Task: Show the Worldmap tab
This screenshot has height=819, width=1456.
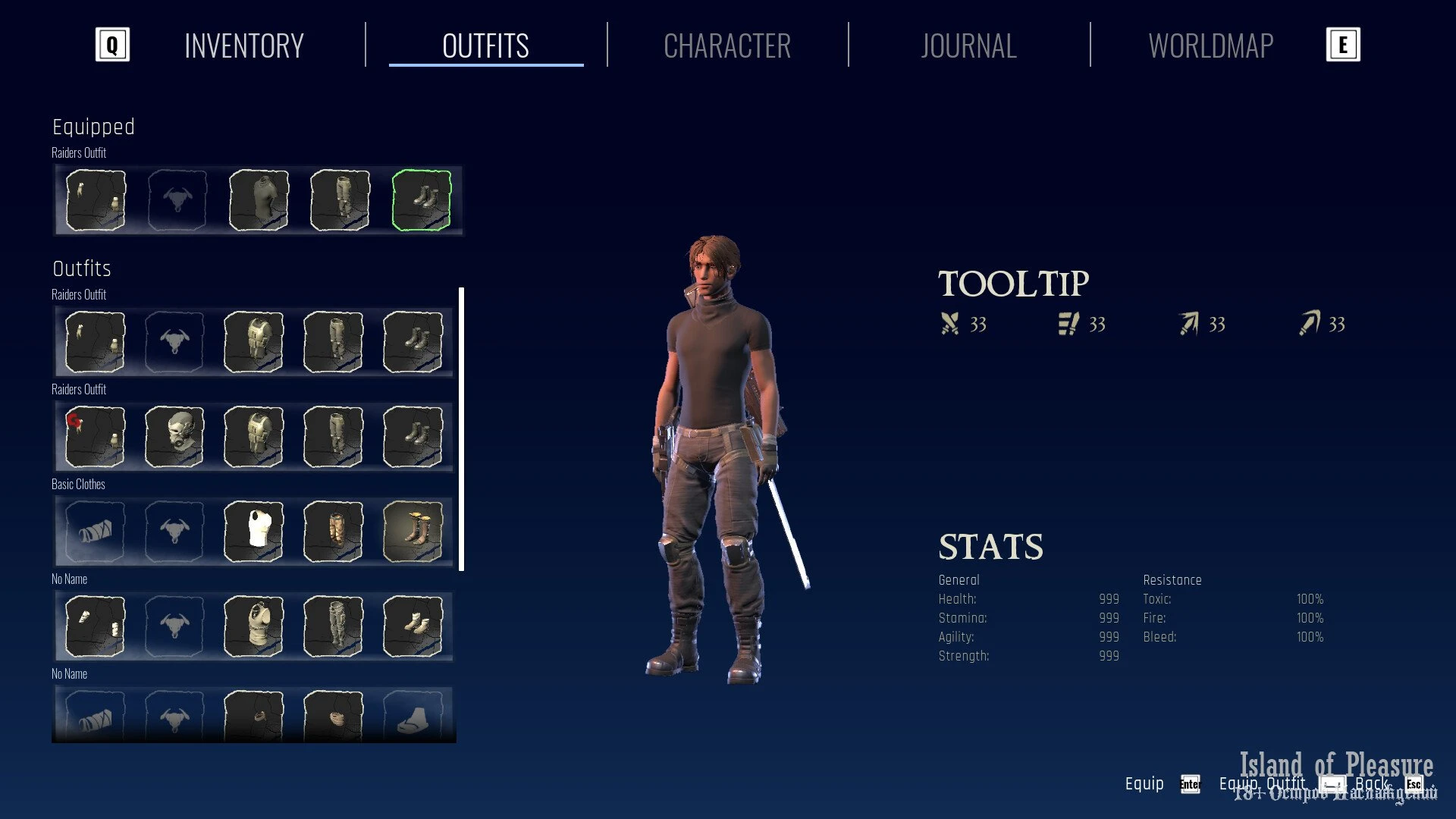Action: coord(1210,46)
